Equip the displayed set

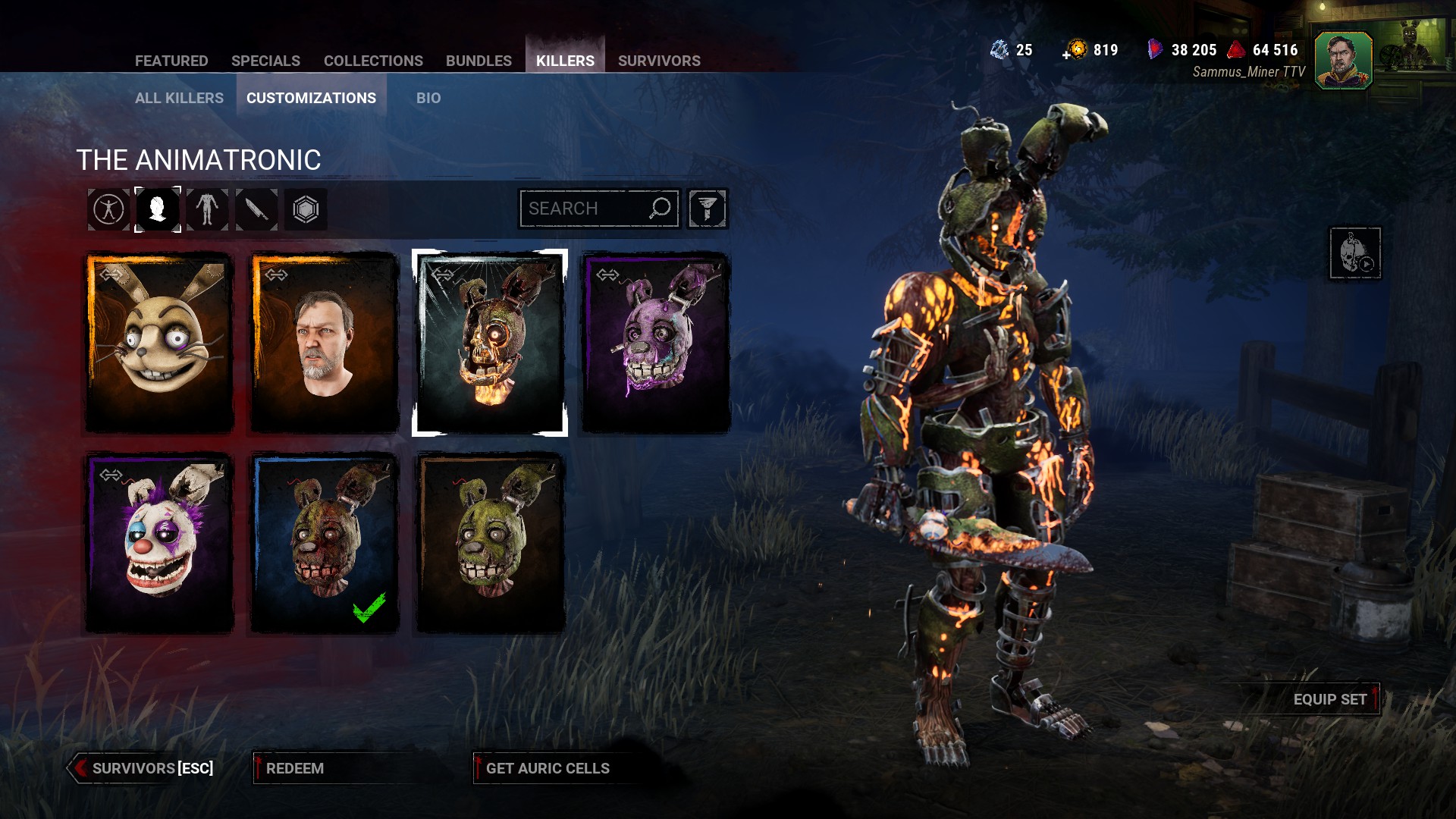point(1330,699)
